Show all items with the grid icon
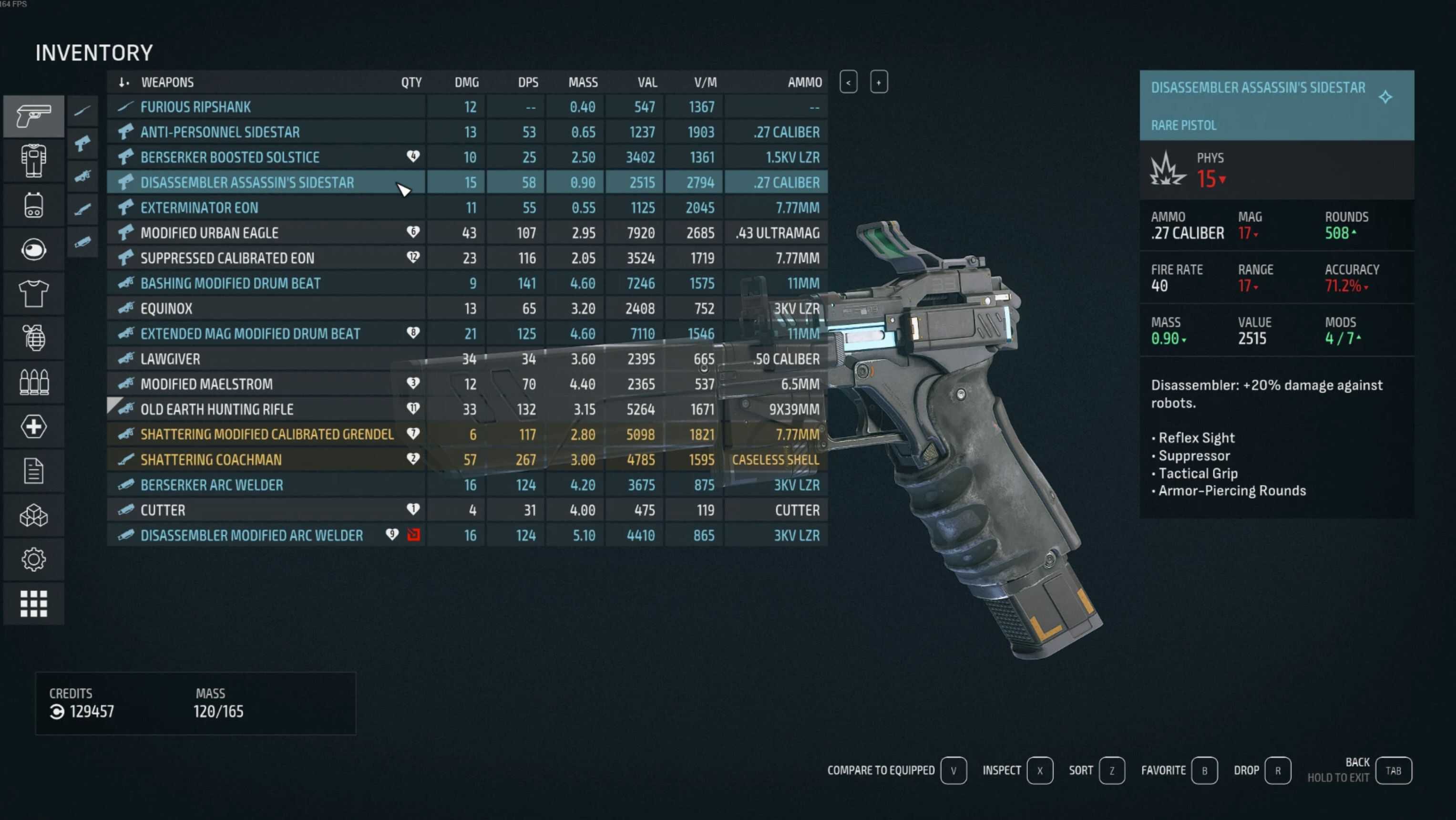The image size is (1456, 820). tap(33, 603)
